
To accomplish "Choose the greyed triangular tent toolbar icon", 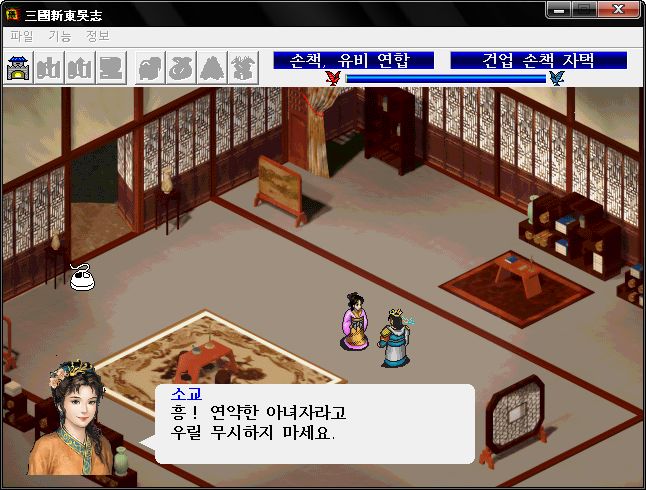I will [212, 68].
